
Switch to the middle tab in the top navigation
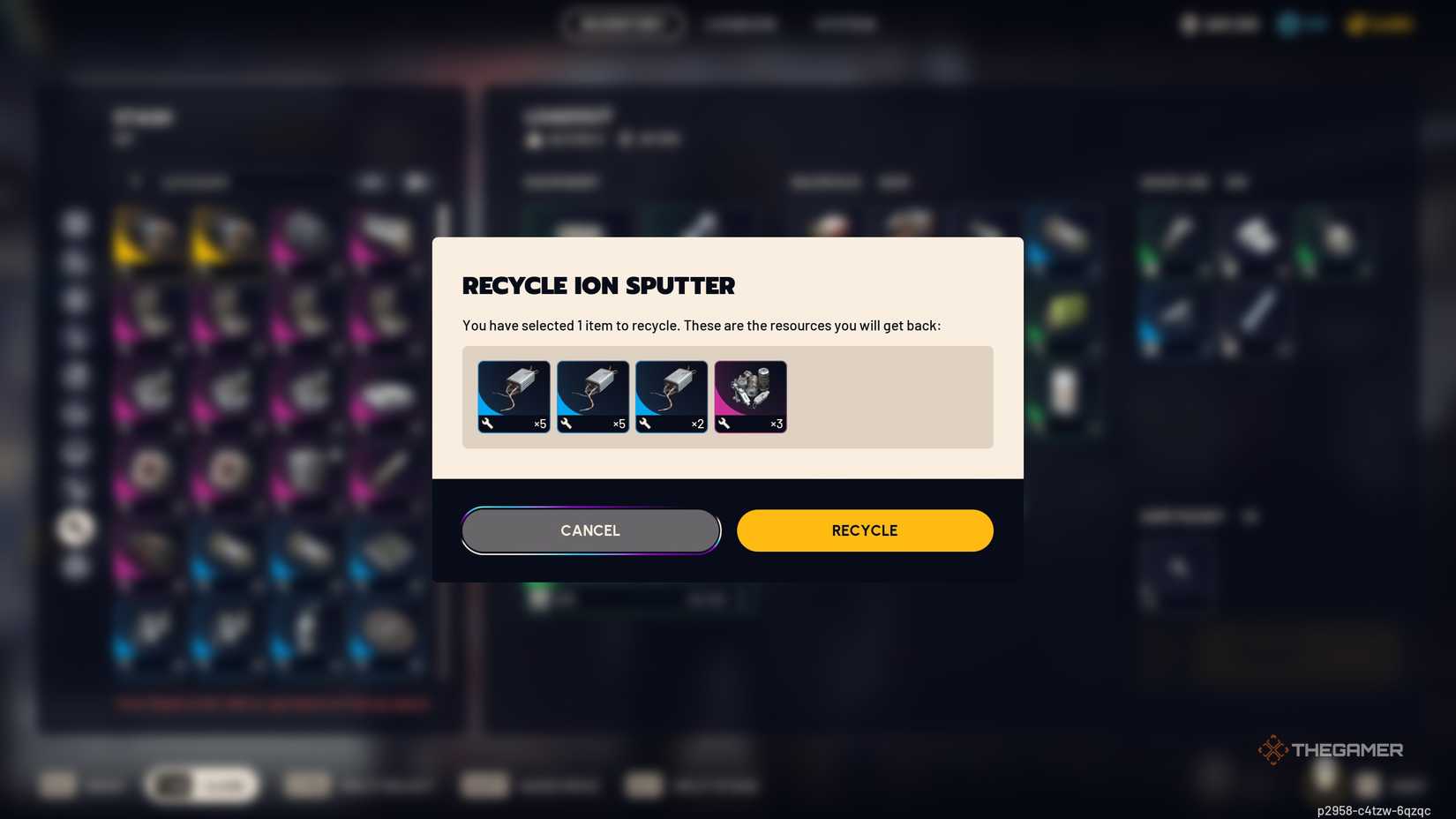(x=741, y=24)
